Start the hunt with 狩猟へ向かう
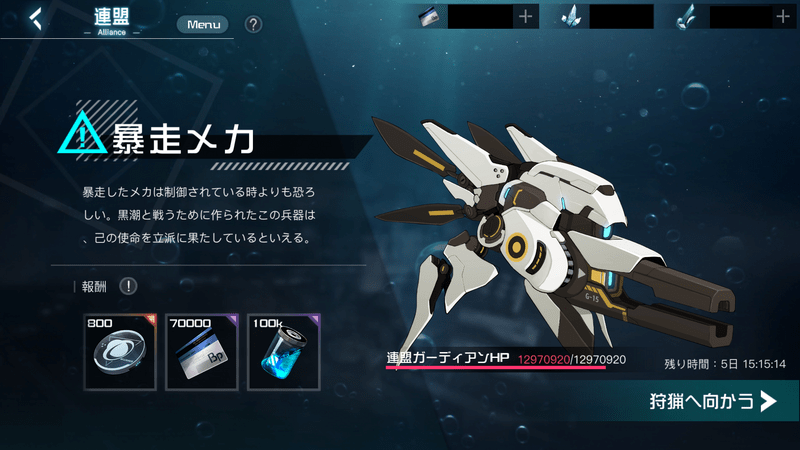This screenshot has height=450, width=800. coord(712,402)
